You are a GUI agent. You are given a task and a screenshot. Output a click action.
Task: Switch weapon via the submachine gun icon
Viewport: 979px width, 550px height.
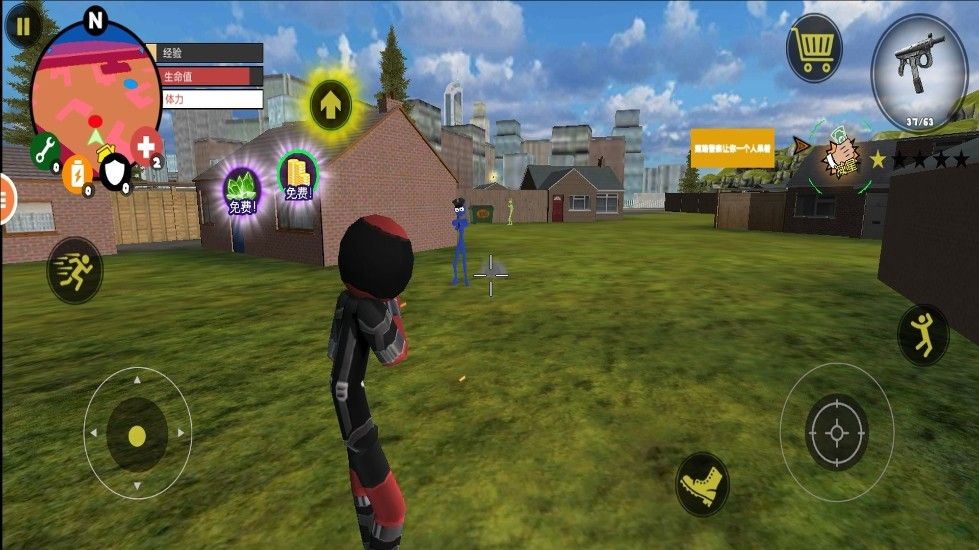pyautogui.click(x=917, y=72)
